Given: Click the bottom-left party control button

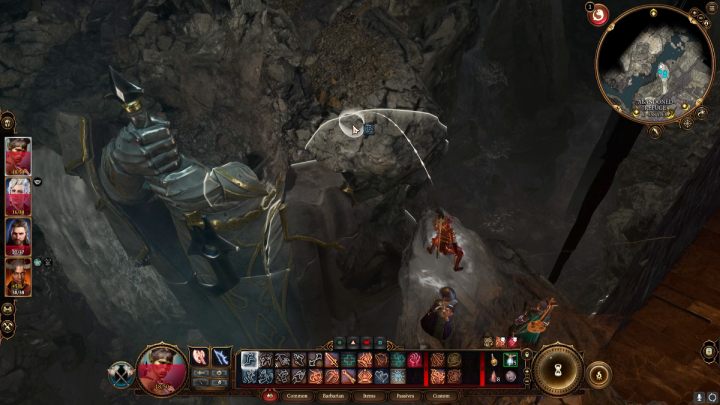Looking at the screenshot, I should 8,325.
